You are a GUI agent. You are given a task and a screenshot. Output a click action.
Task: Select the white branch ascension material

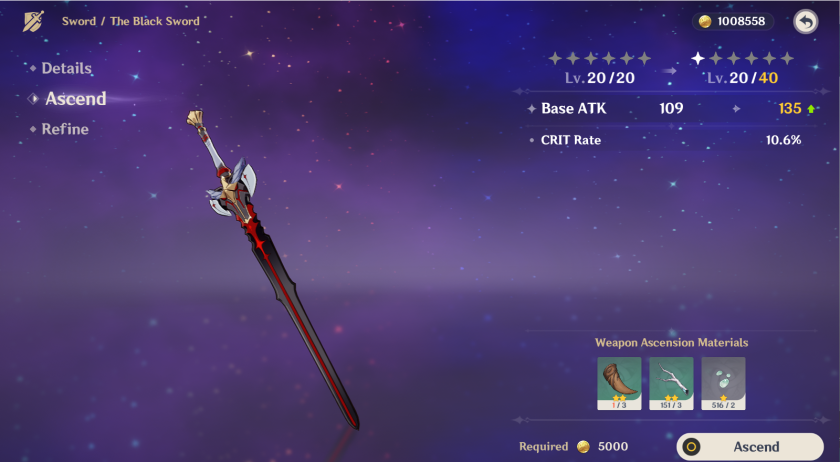(671, 383)
